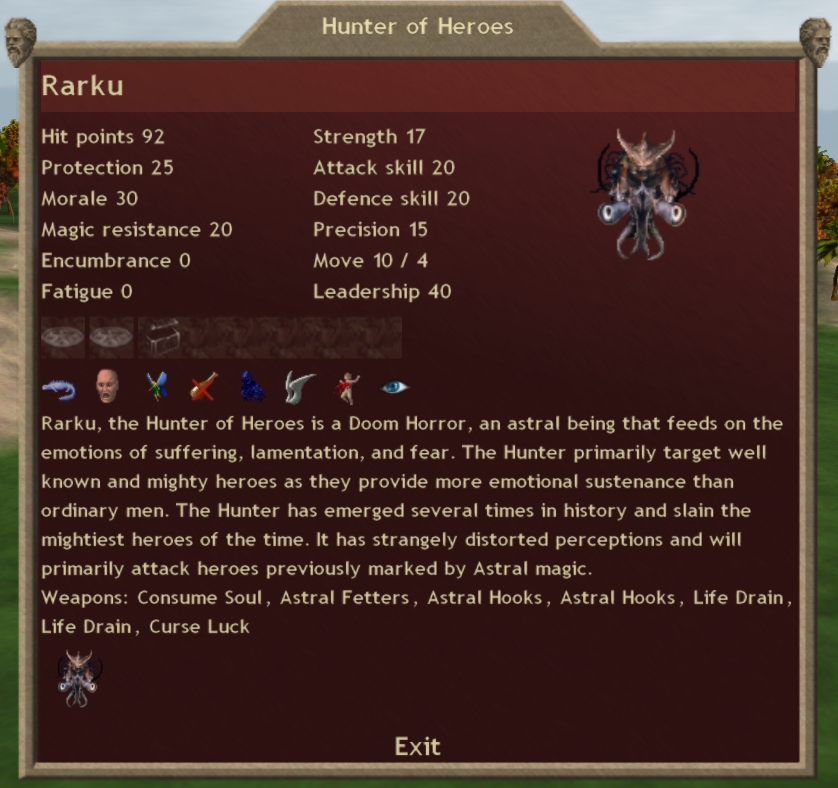
Task: Click the blue lizard ability icon
Action: pos(59,386)
